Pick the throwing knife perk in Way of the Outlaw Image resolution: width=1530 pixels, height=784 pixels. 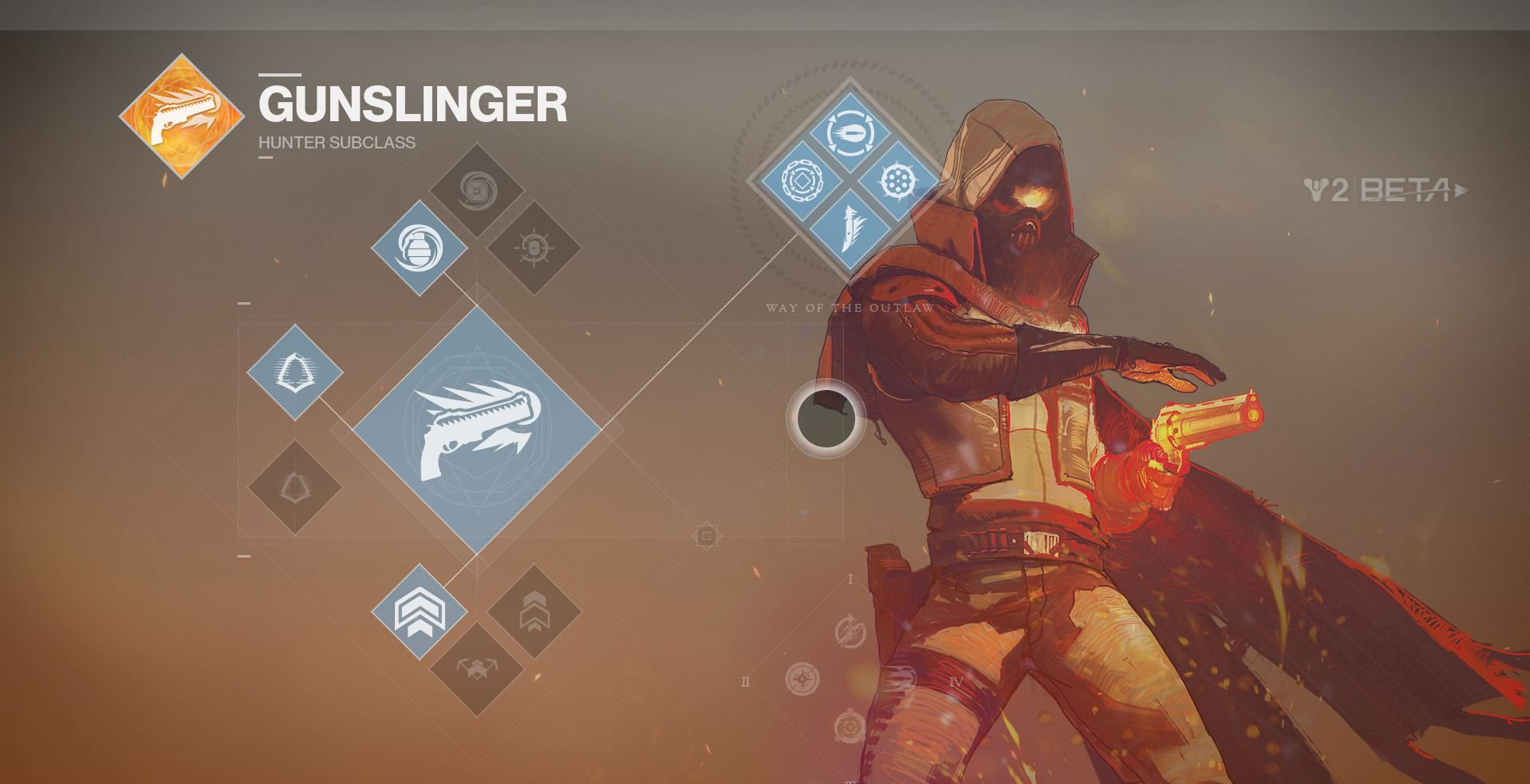[x=850, y=229]
